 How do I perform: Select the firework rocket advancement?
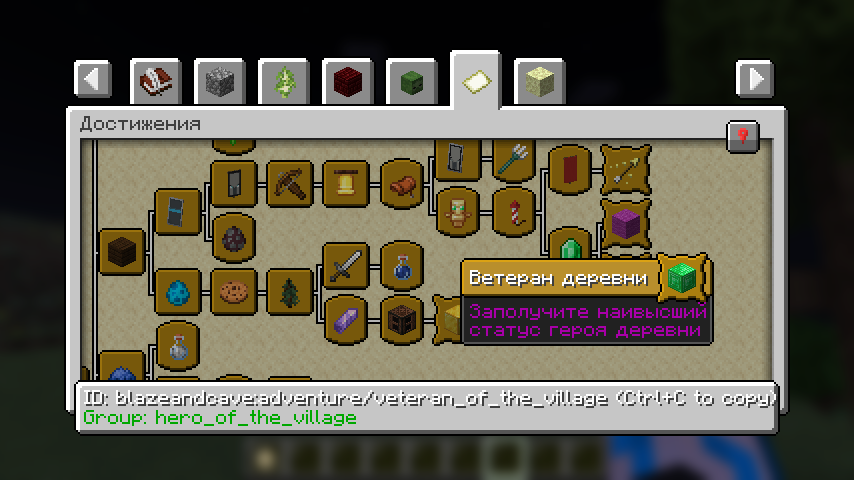click(x=514, y=211)
